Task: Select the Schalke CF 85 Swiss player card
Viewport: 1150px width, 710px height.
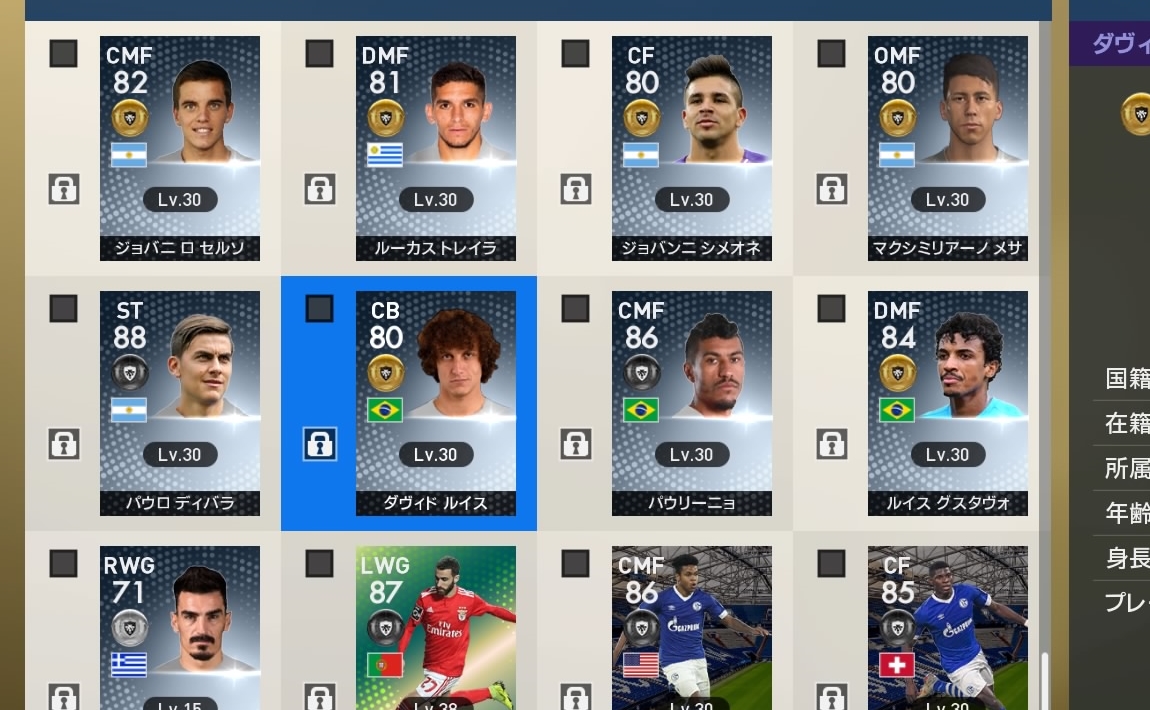Action: coord(948,628)
